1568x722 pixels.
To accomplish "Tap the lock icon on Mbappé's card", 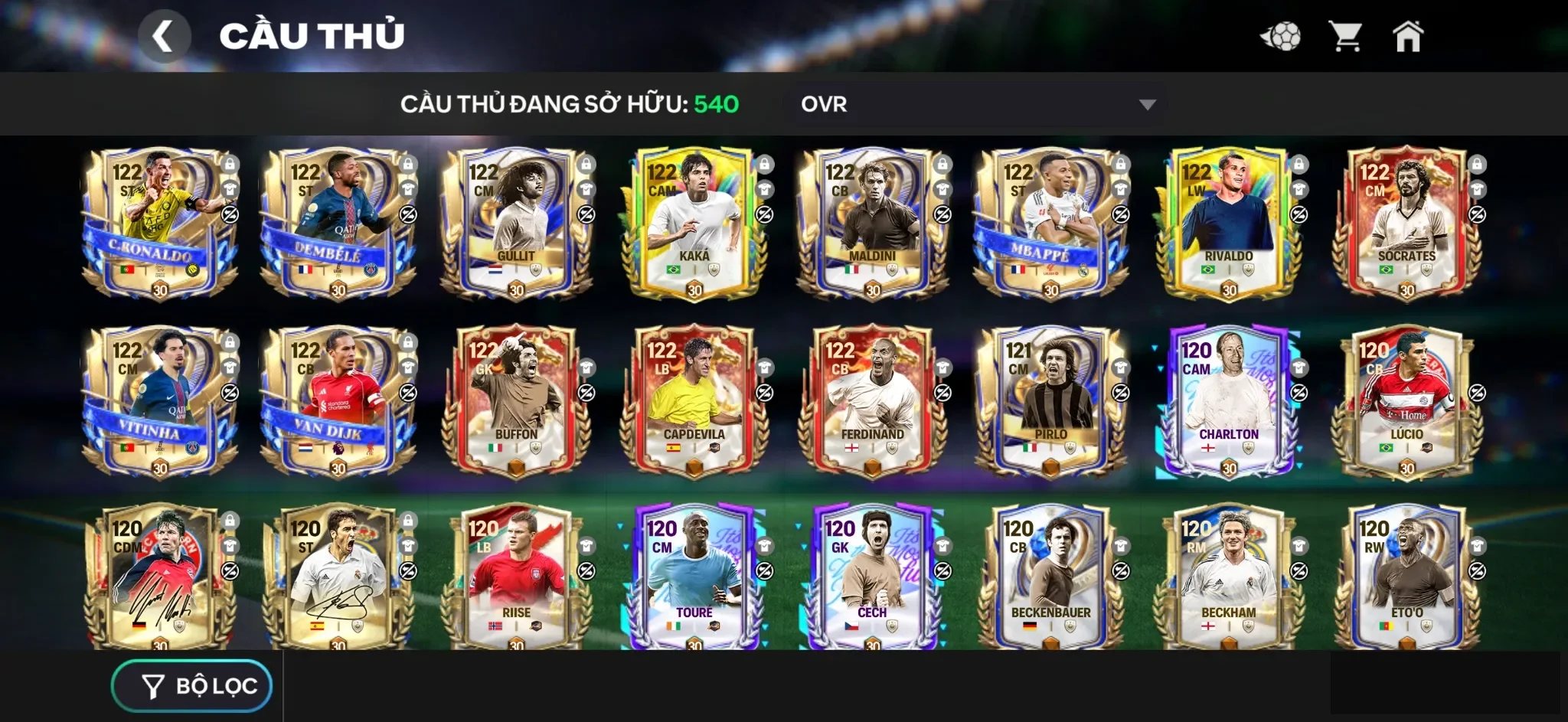I will point(1121,165).
